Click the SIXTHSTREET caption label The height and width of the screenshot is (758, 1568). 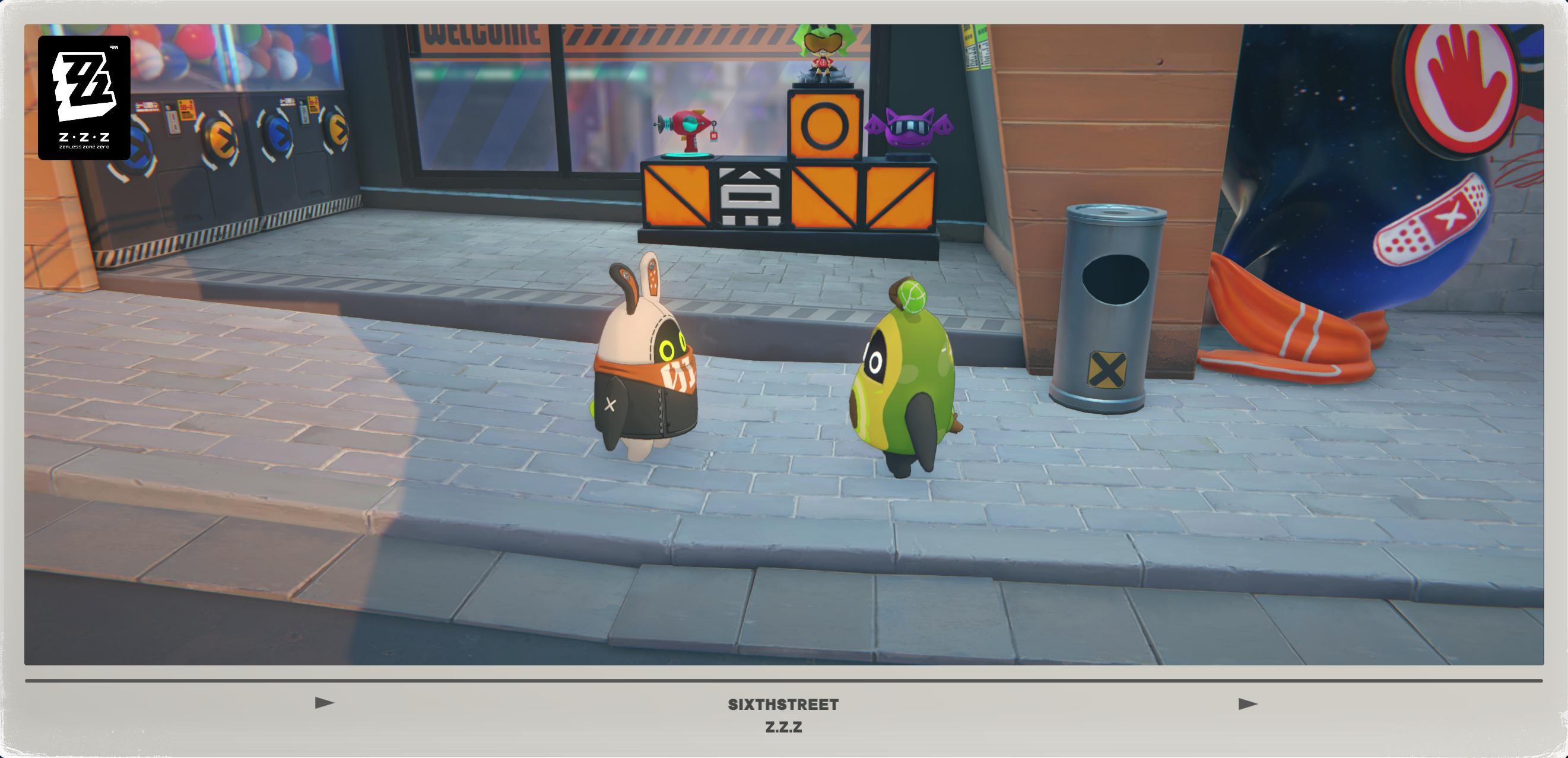click(x=784, y=703)
